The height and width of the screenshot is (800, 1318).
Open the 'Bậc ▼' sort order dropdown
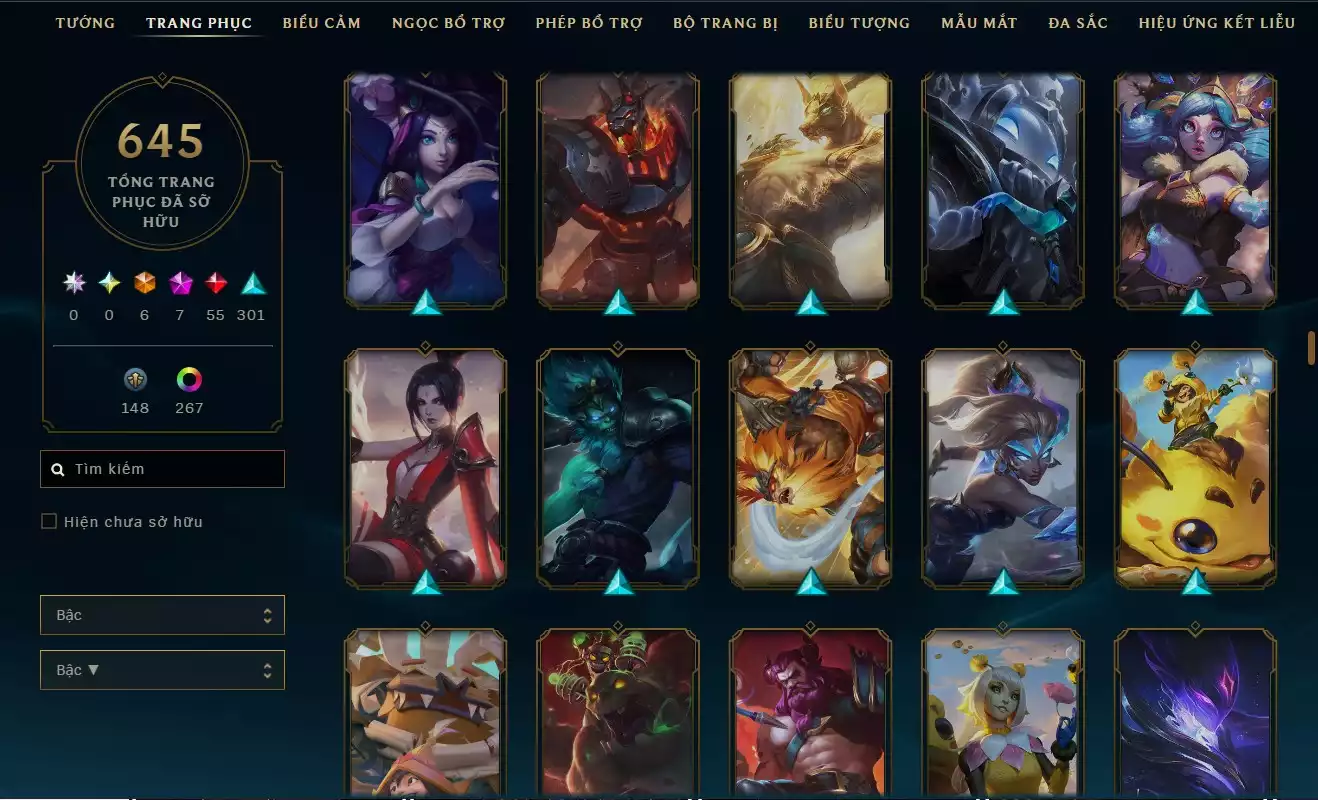coord(162,669)
